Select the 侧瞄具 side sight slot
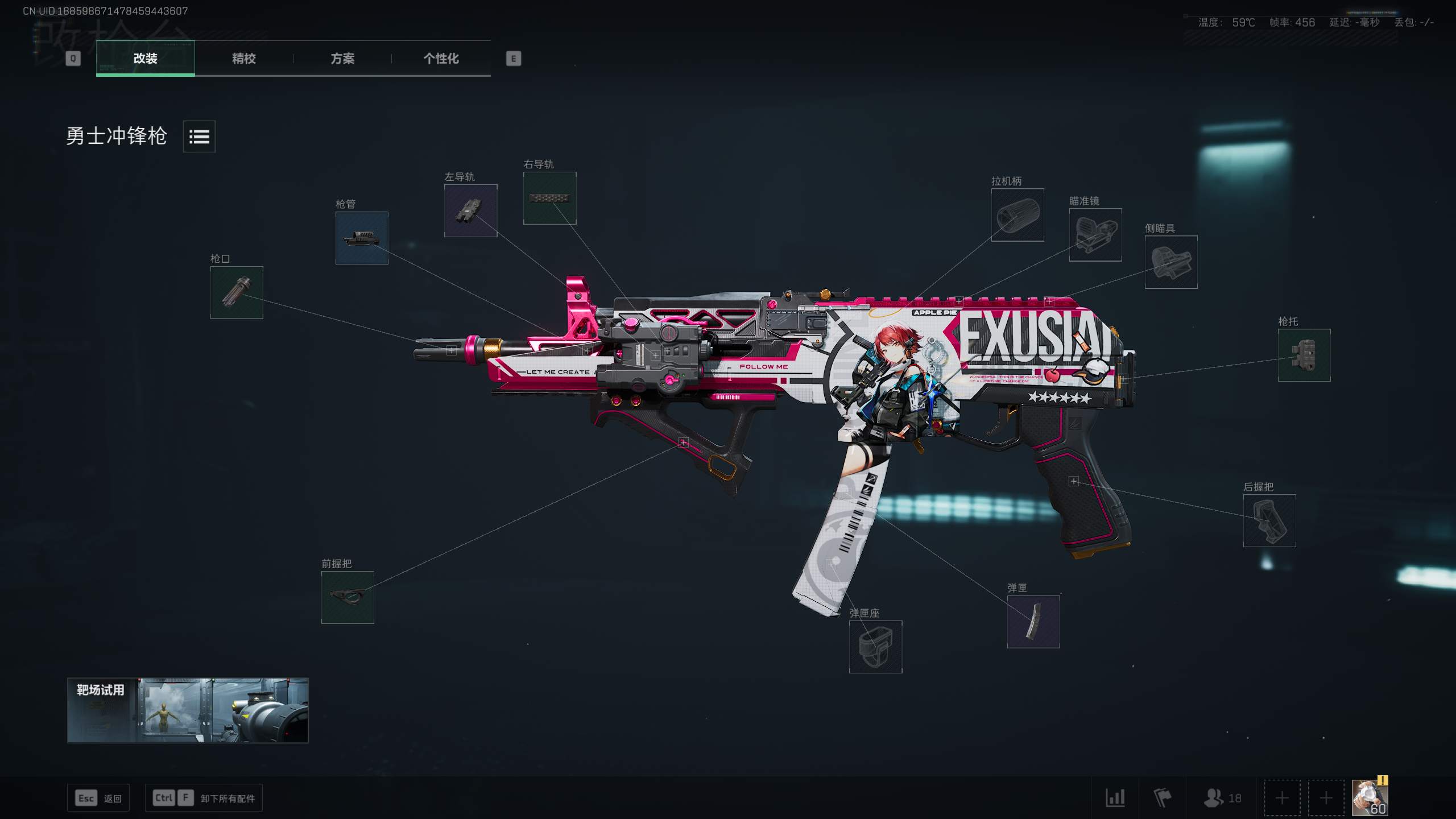The width and height of the screenshot is (1456, 819). (1170, 262)
